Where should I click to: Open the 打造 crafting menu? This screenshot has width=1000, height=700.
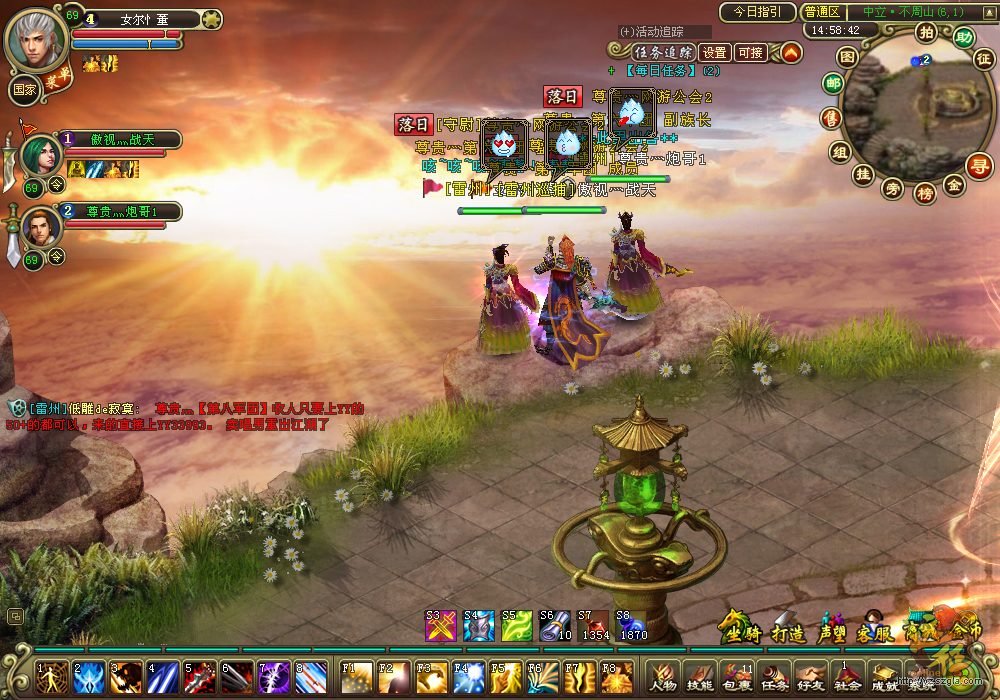[x=788, y=629]
